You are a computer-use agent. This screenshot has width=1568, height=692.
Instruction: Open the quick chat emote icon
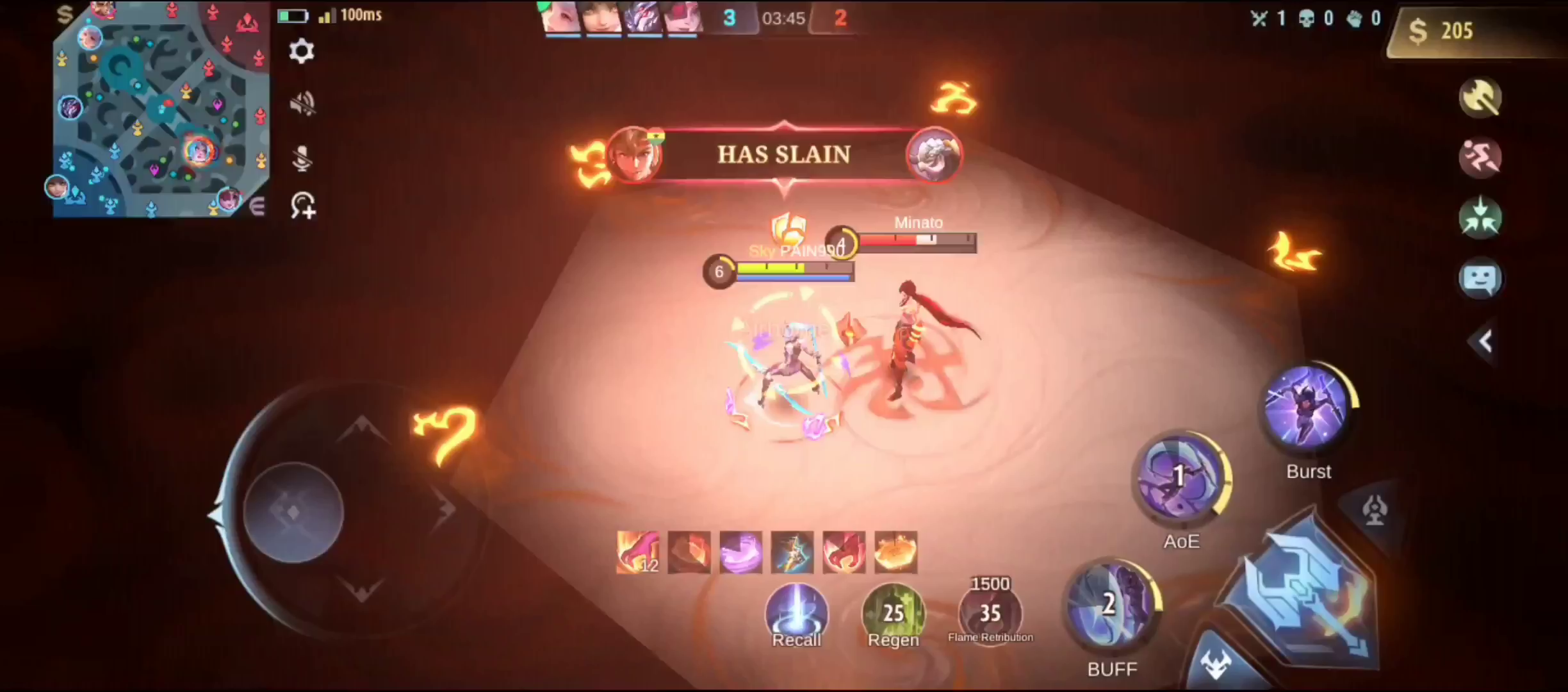point(1480,279)
